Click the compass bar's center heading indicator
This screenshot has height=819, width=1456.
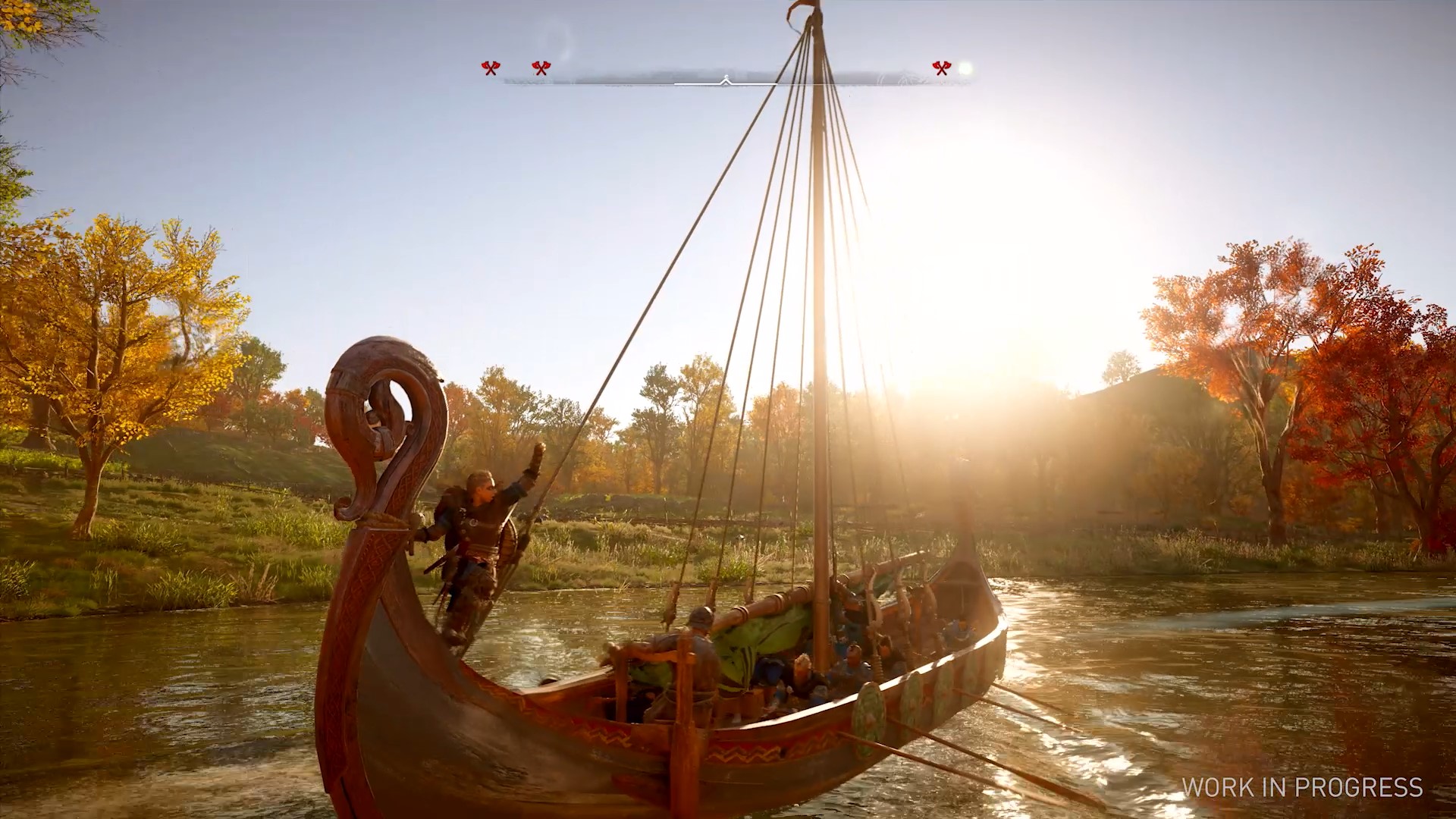click(x=726, y=80)
